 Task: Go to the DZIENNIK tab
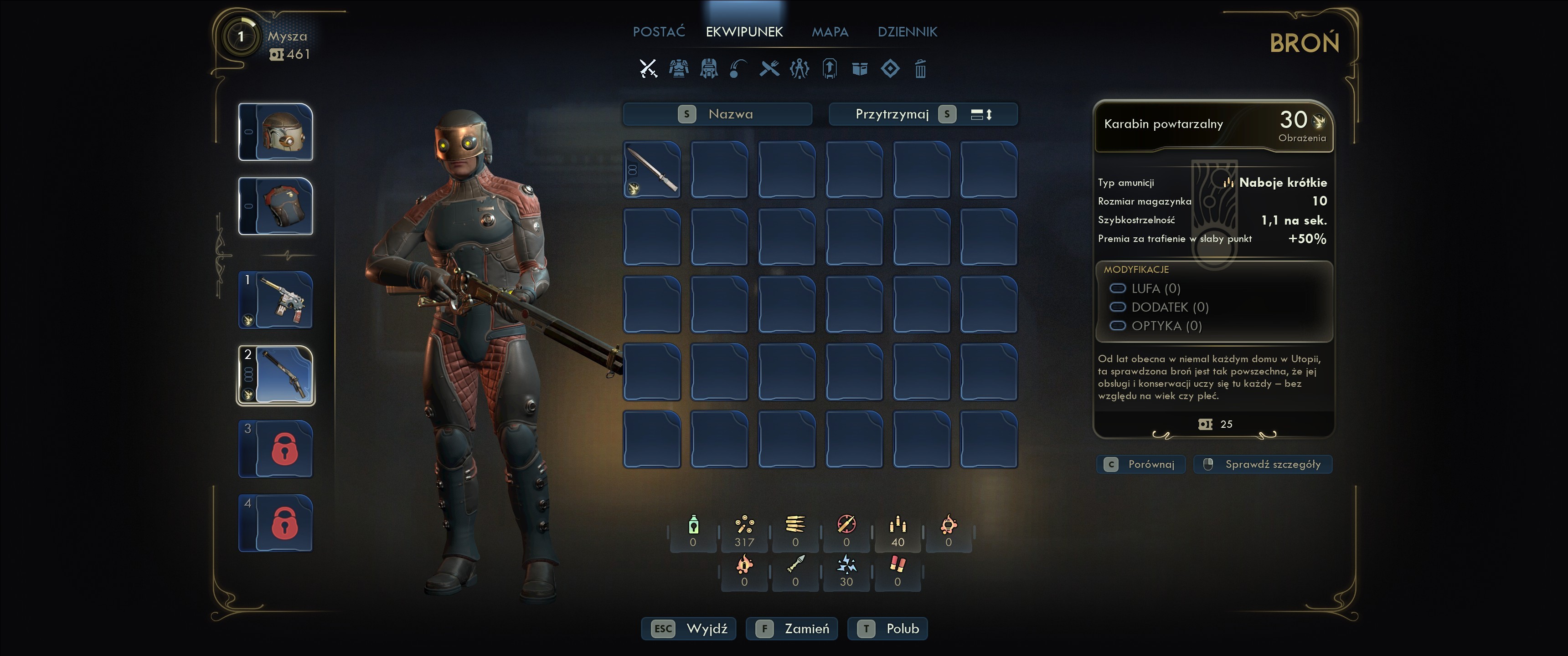tap(907, 31)
